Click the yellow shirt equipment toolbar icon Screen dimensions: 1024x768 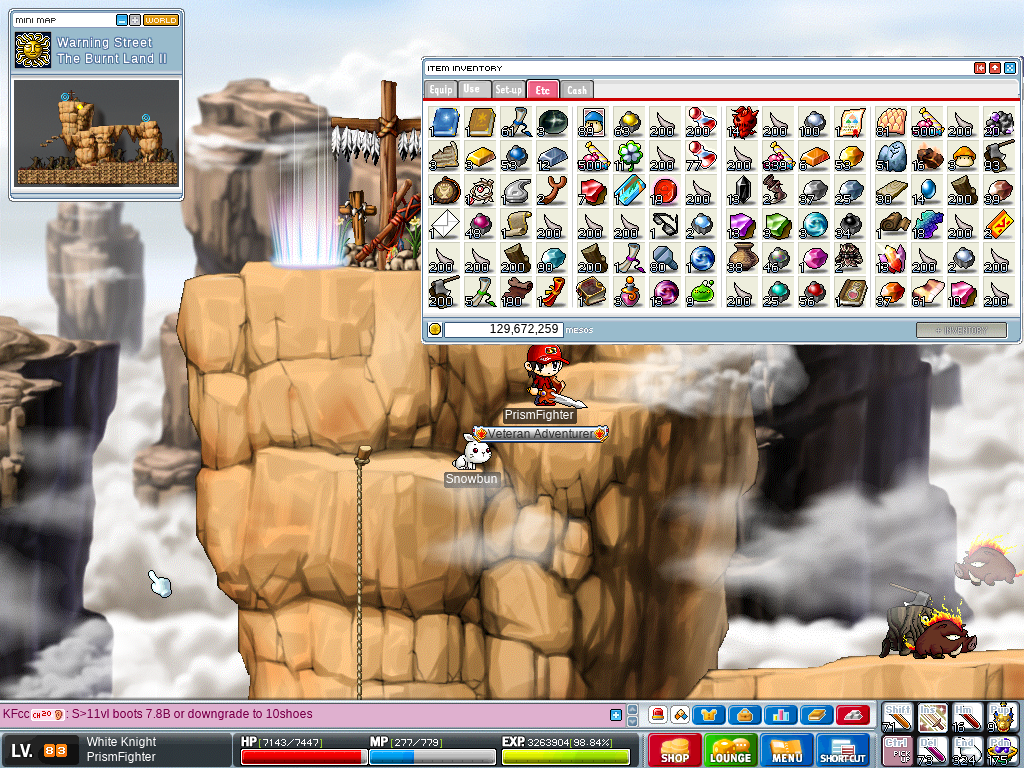(x=709, y=715)
